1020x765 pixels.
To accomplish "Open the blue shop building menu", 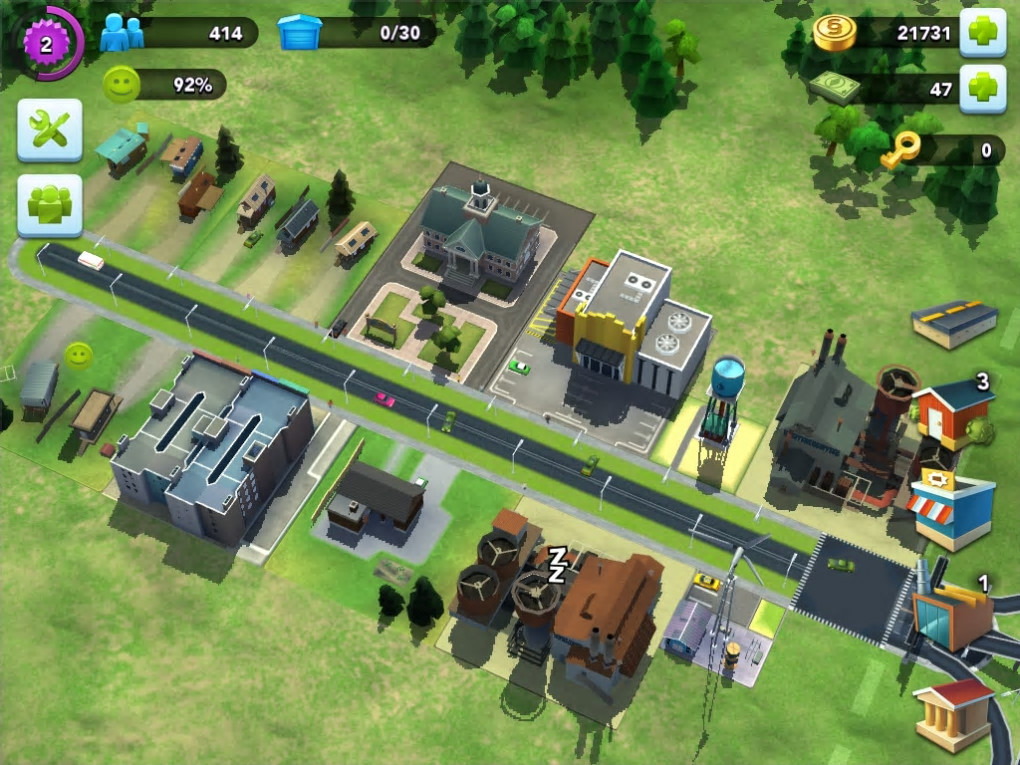I will click(952, 510).
